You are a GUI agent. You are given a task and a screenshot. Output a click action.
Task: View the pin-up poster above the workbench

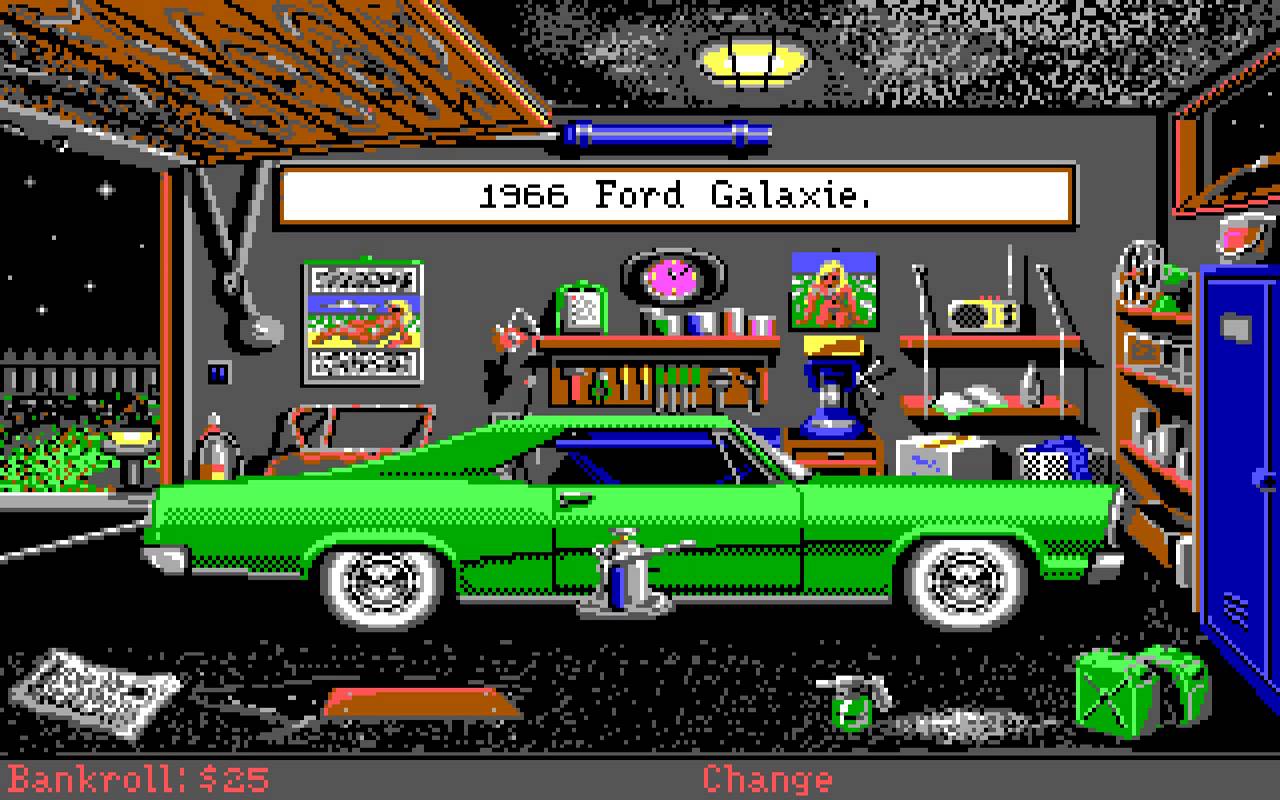(833, 290)
